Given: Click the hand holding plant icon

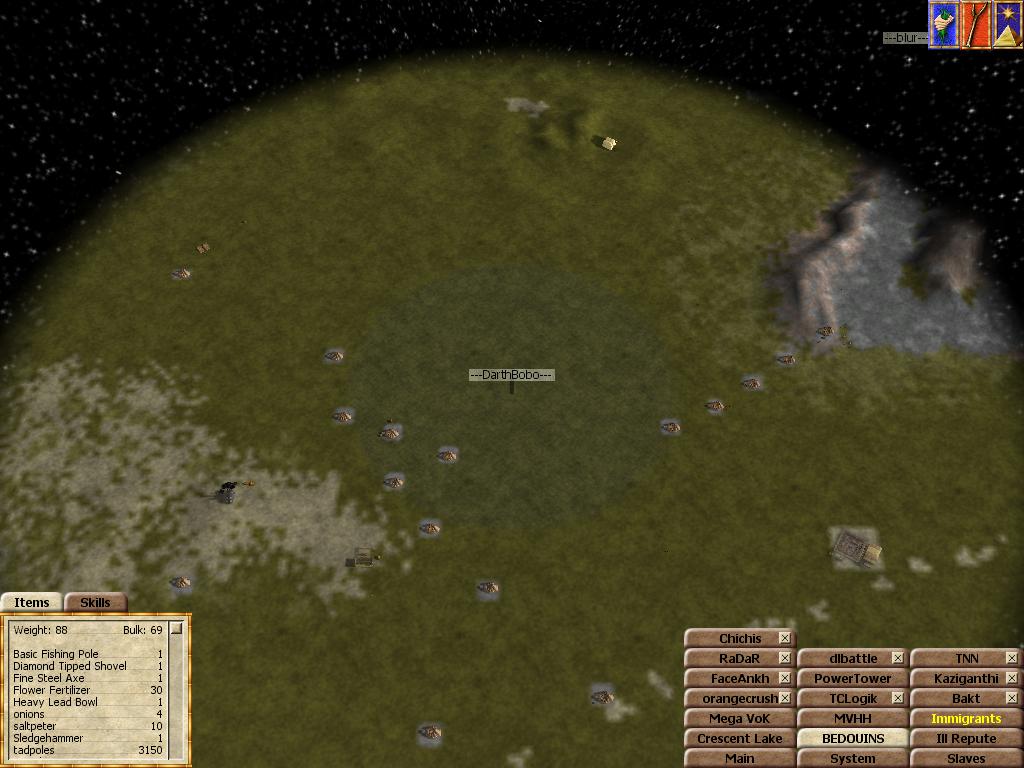Looking at the screenshot, I should click(944, 25).
